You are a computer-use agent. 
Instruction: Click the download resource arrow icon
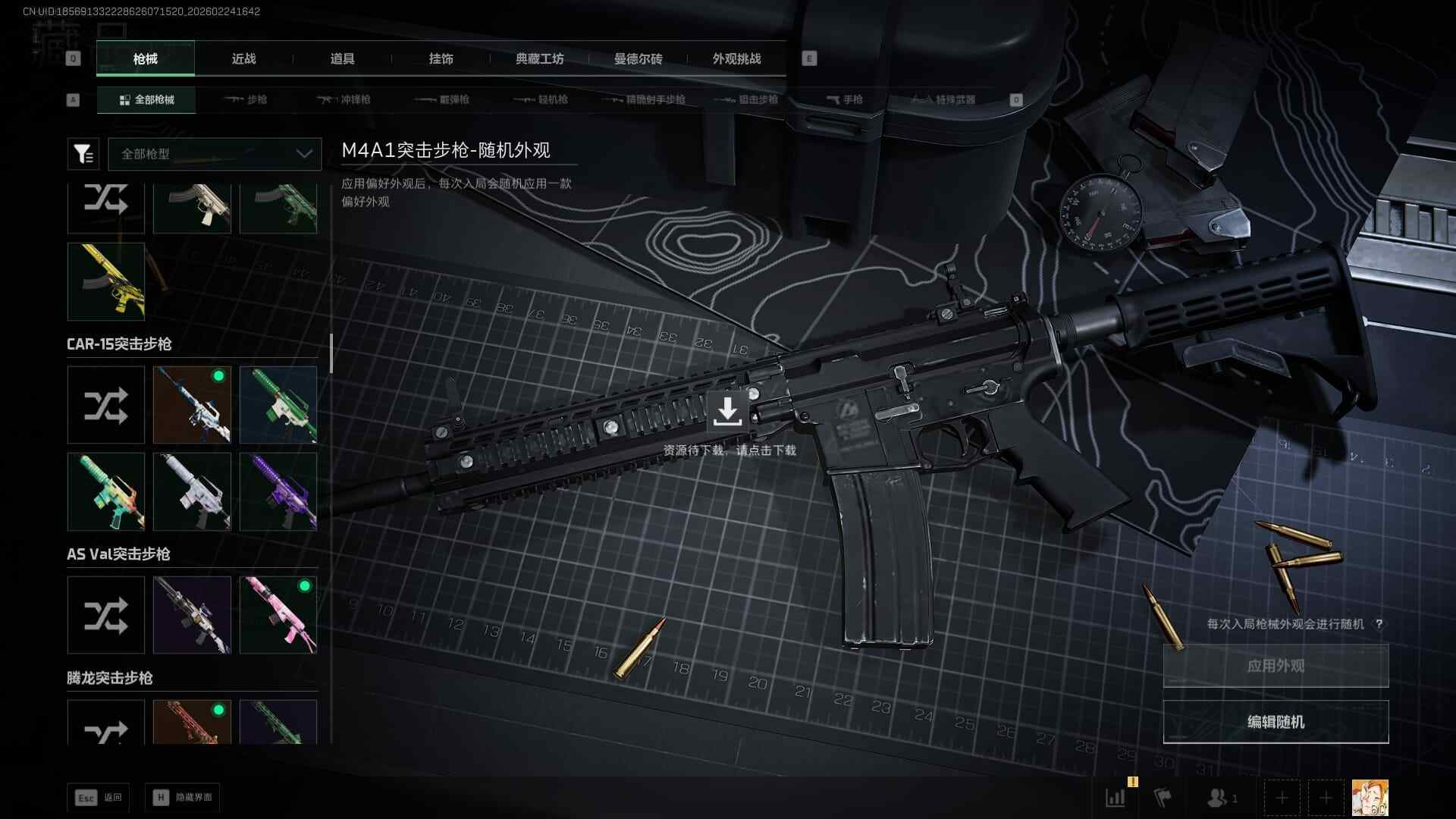click(727, 412)
